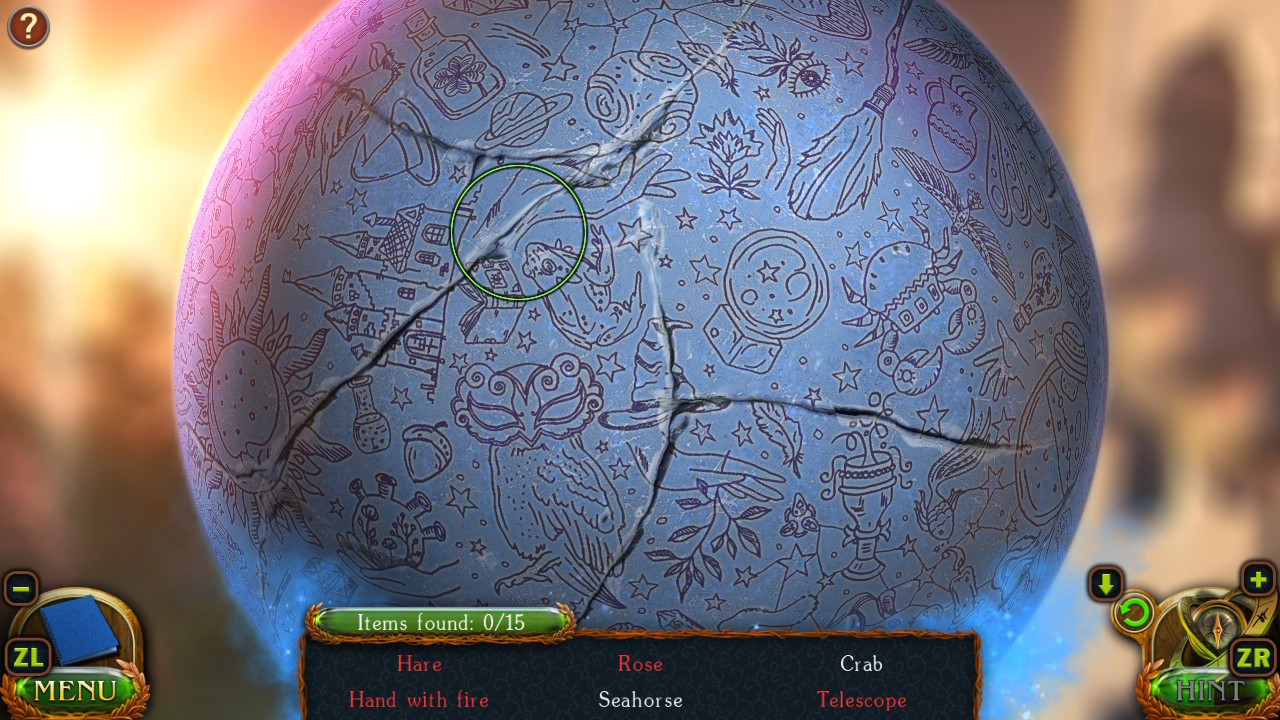1280x720 pixels.
Task: Click the Hare entry in the item list
Action: (x=419, y=664)
